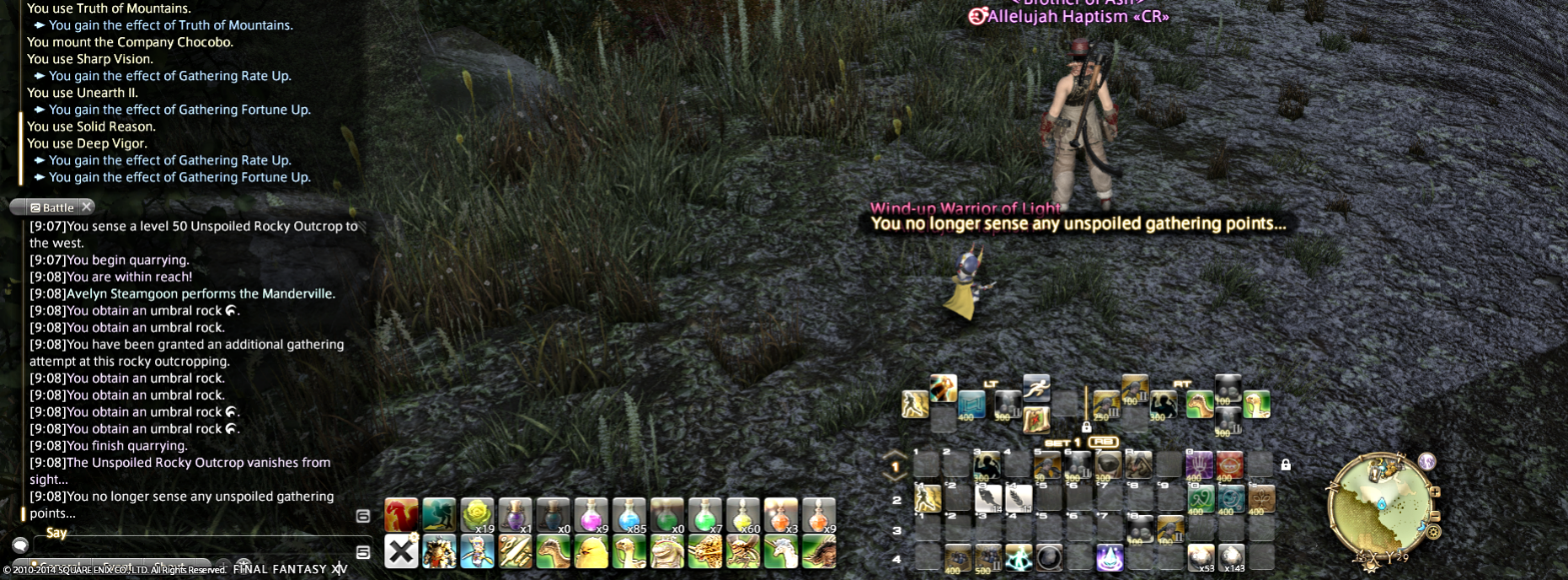Activate the Sprint running-figure ability
The image size is (1568, 580).
tap(1036, 389)
